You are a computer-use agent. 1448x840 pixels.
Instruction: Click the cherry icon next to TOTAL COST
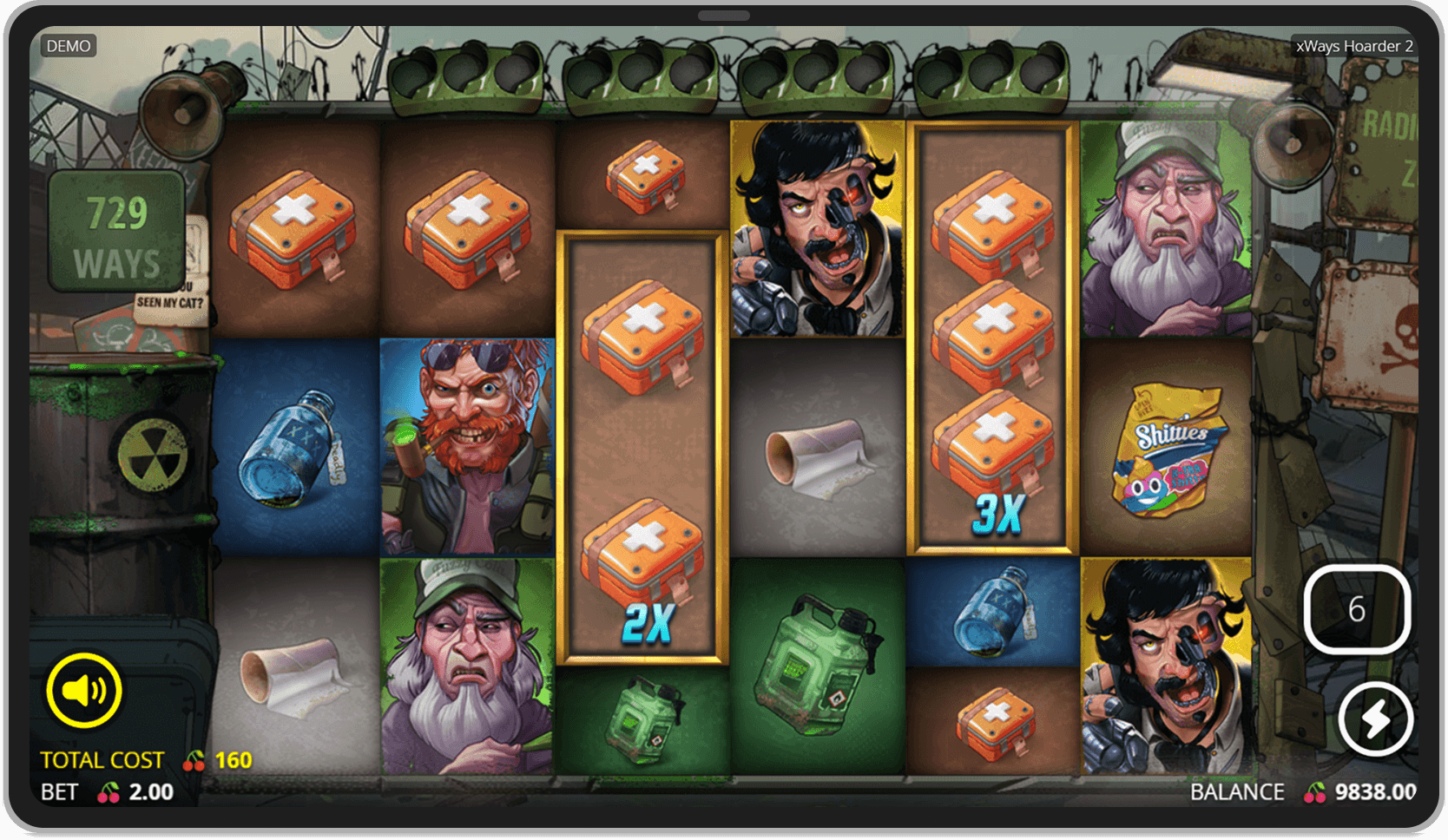coord(193,758)
